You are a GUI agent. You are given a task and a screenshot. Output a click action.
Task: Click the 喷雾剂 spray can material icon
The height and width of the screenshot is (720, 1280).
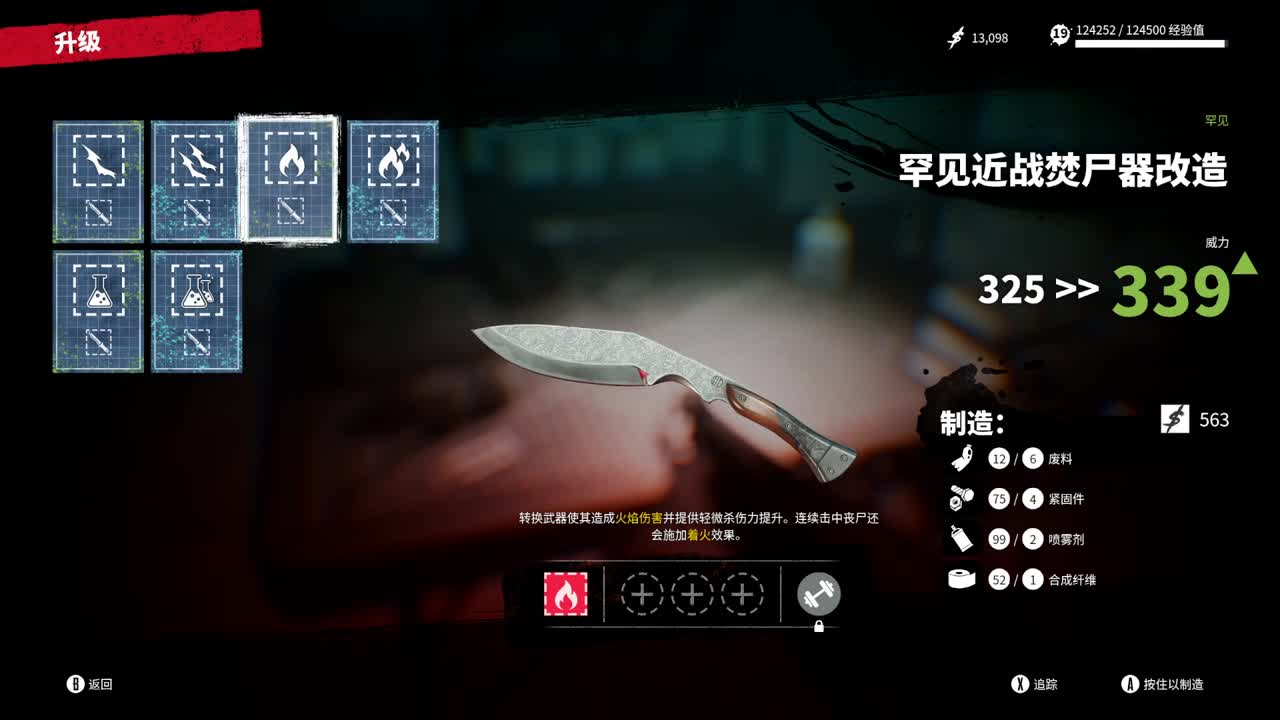coord(959,539)
